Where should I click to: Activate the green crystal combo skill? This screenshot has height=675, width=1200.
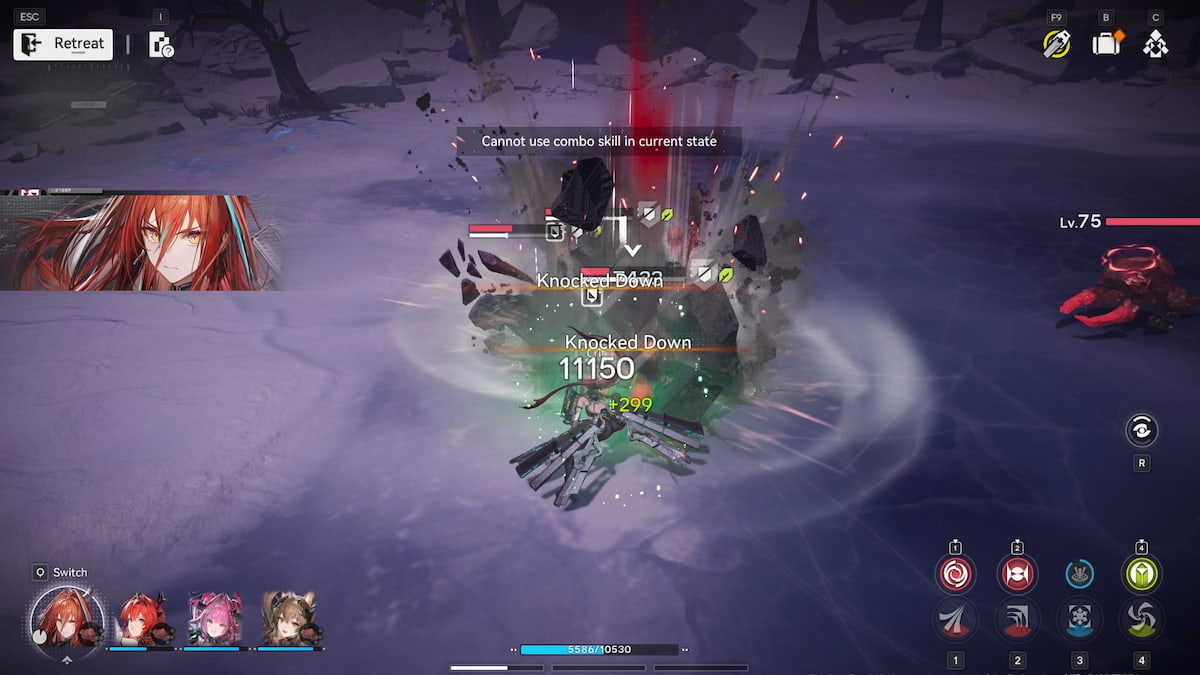coord(1141,574)
